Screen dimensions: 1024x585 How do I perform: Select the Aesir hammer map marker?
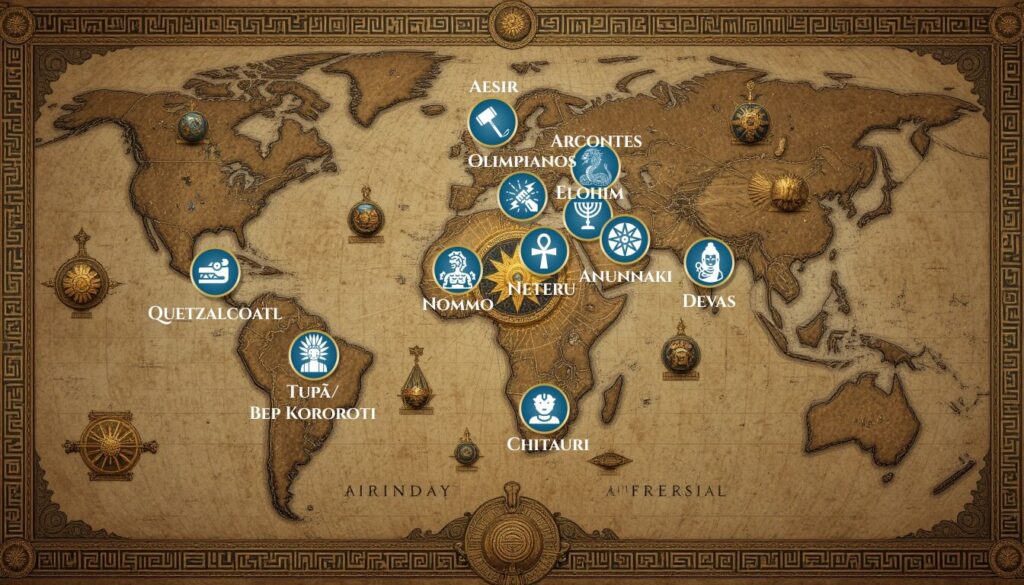492,123
